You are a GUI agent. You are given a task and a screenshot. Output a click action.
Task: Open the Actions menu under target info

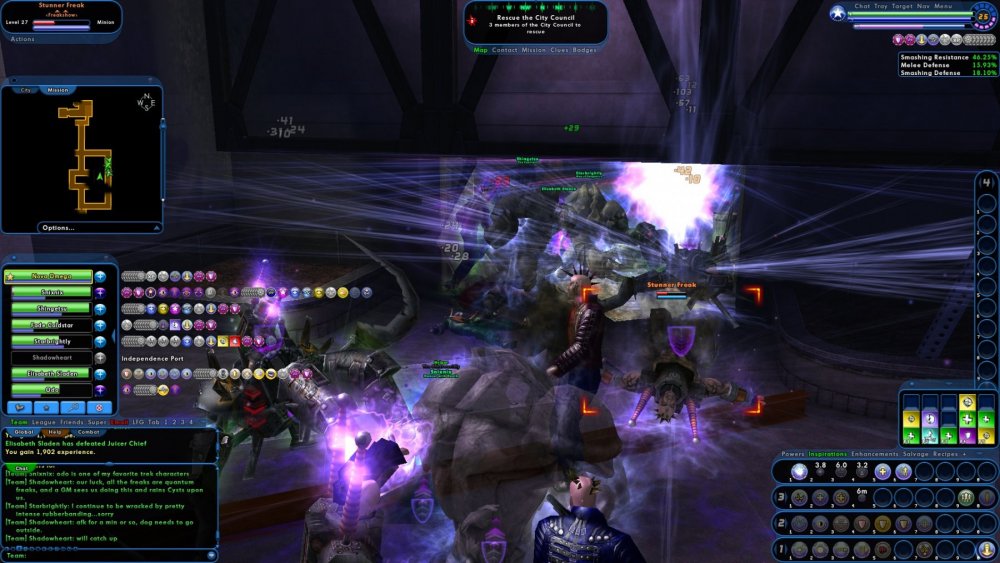pyautogui.click(x=22, y=39)
